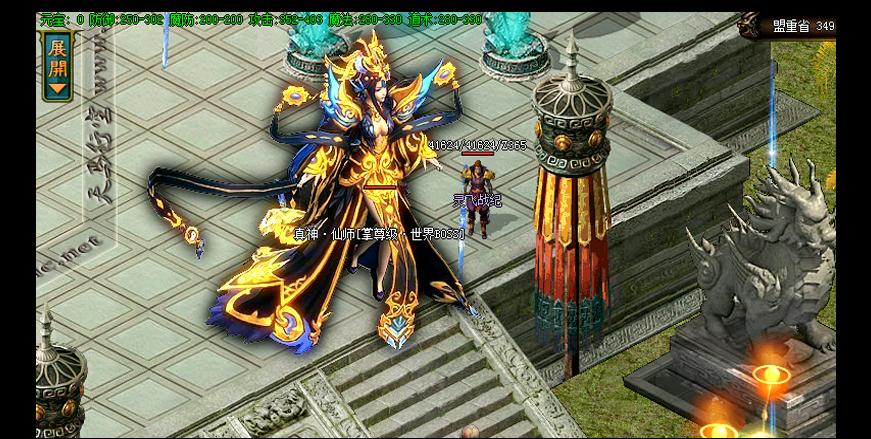Screen dimensions: 871x439
Task: Expand the 展開 side panel
Action: pos(57,64)
